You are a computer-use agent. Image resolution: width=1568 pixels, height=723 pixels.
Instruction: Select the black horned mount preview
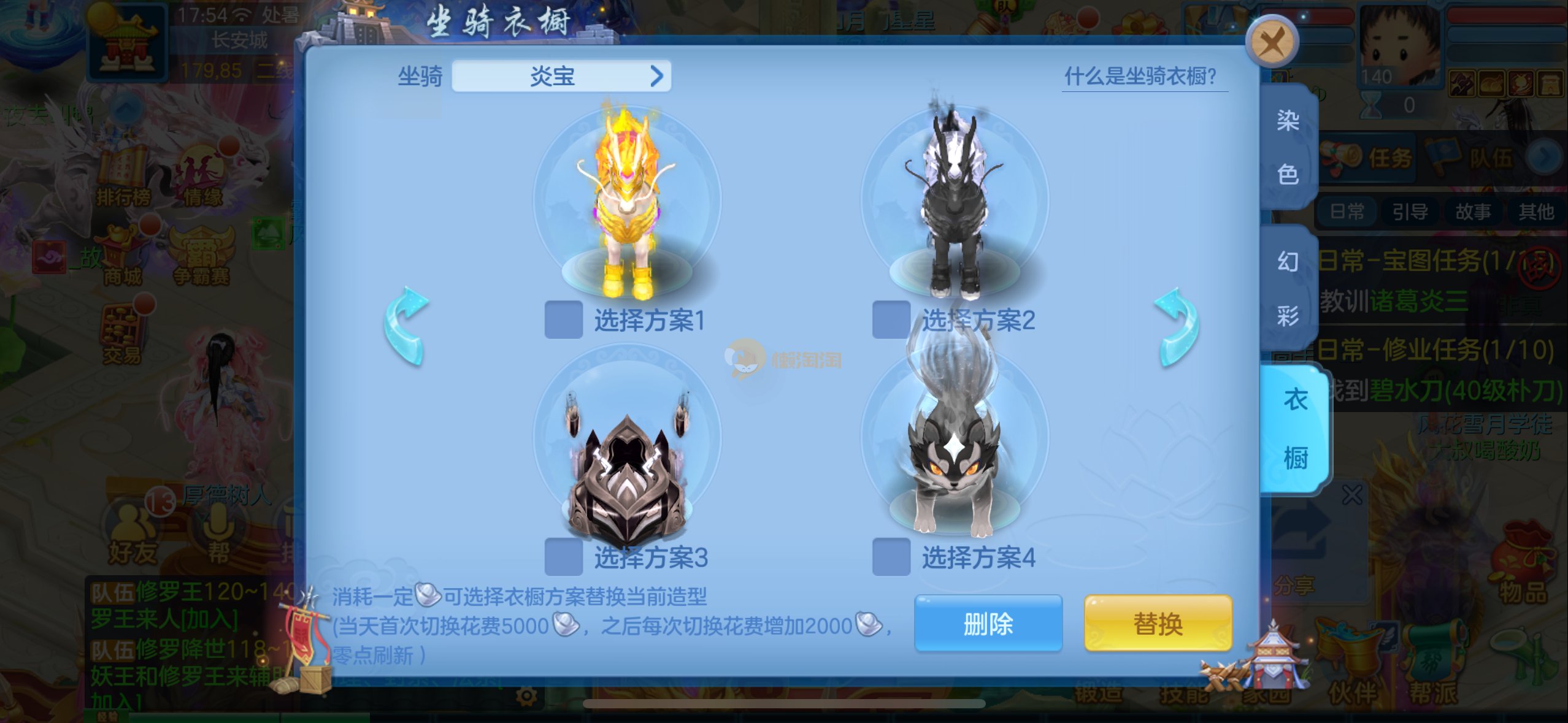click(x=955, y=202)
